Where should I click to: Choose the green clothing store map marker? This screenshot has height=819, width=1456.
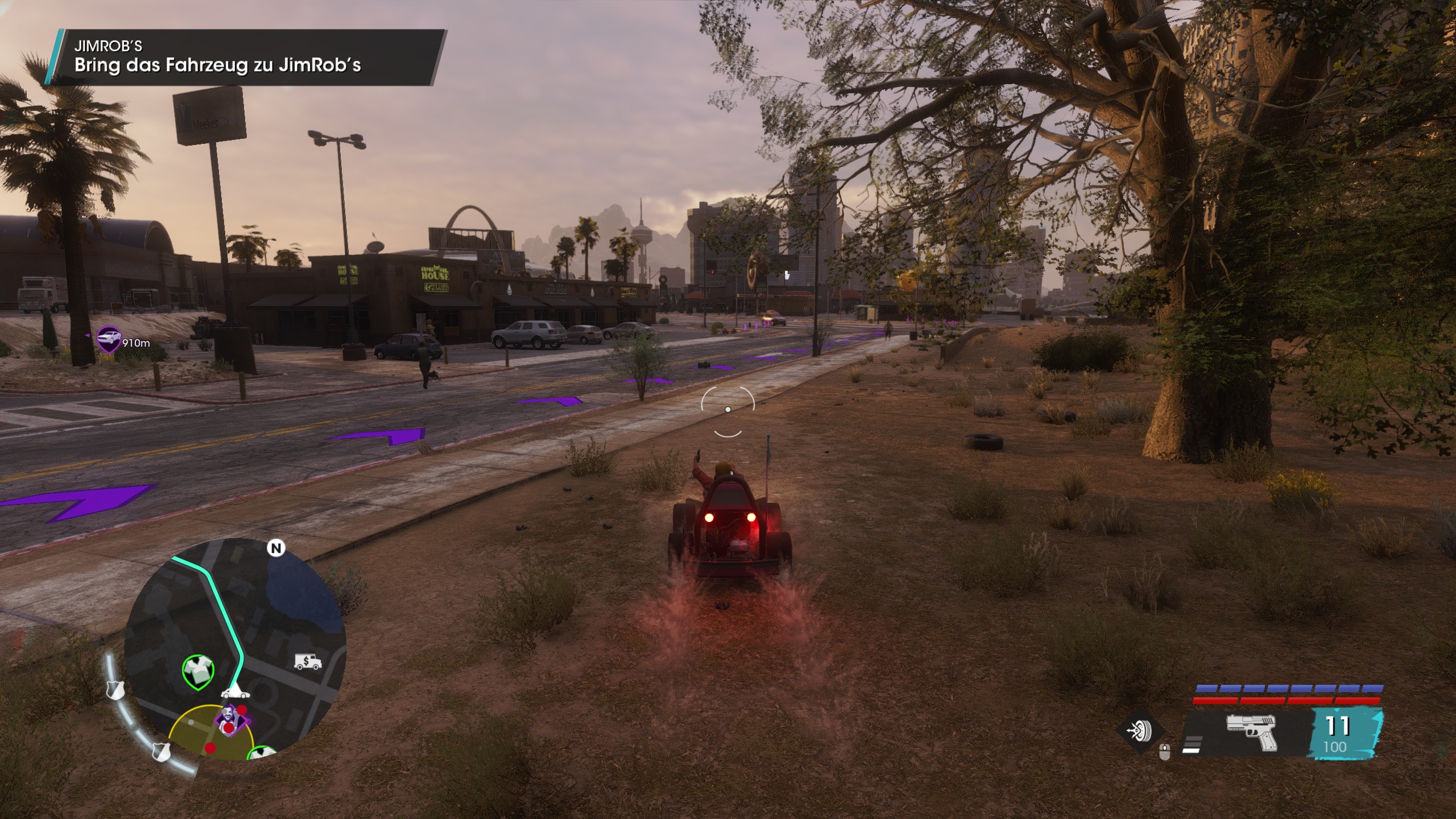(198, 671)
